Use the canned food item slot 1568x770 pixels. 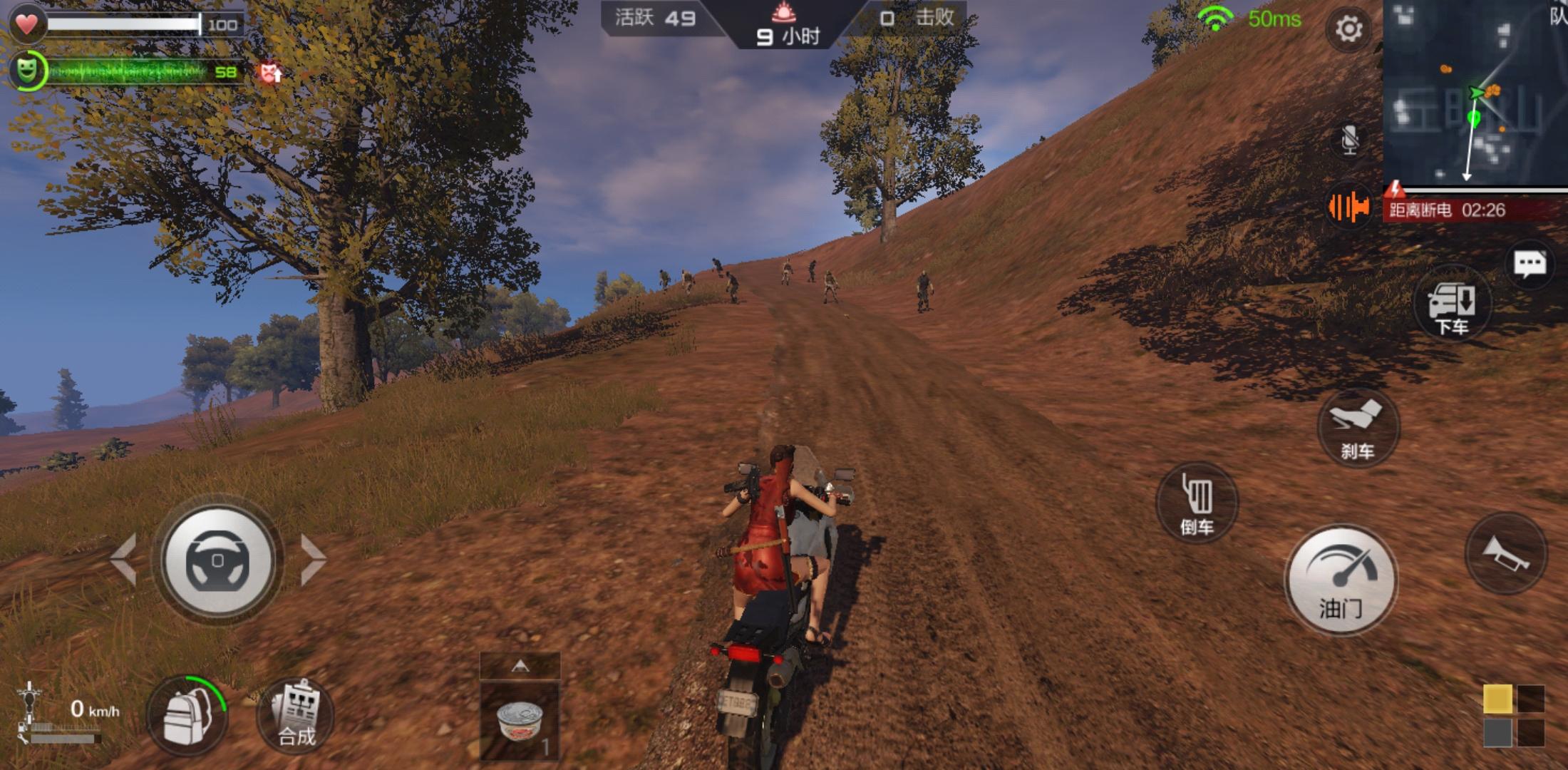520,722
